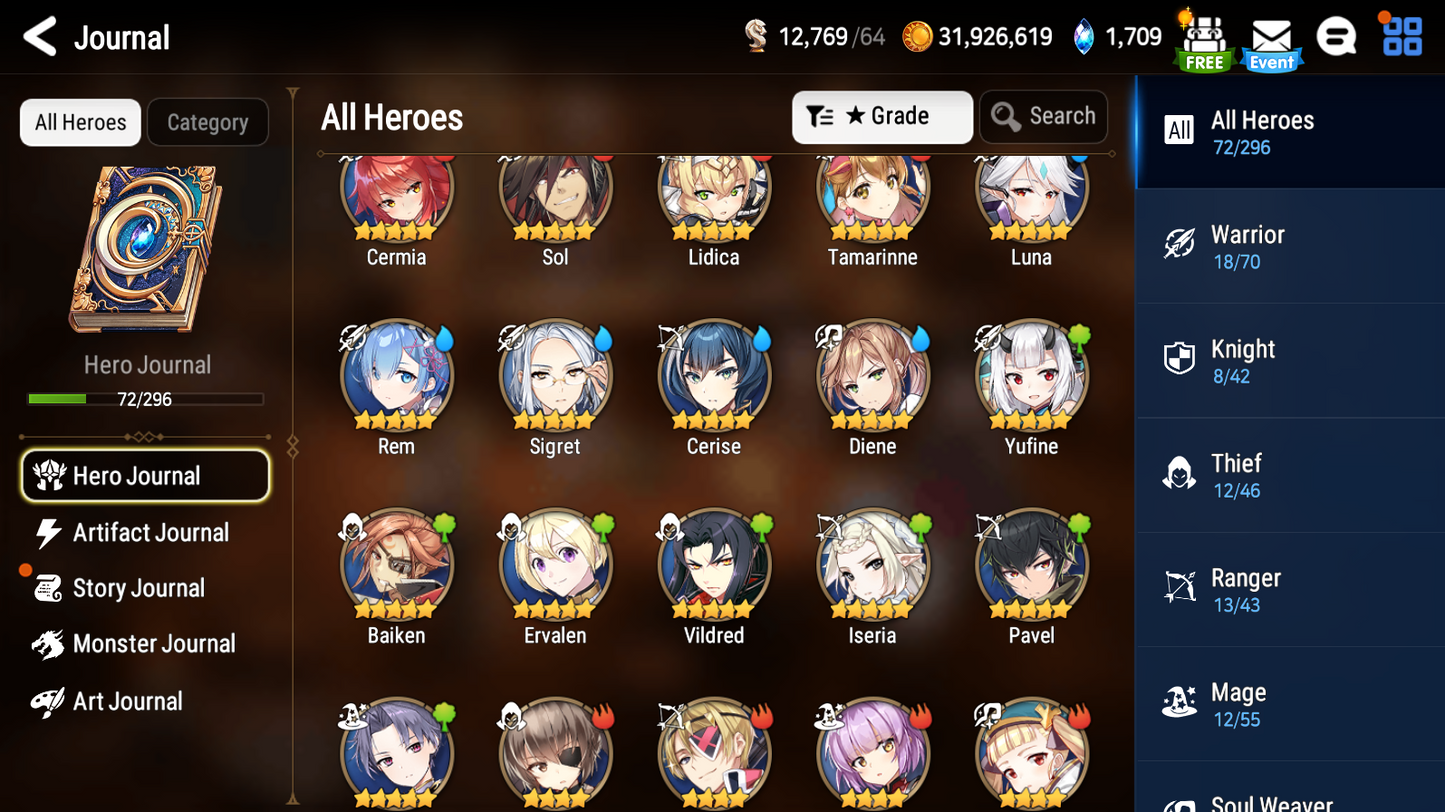Screen dimensions: 1445x812
Task: Select the Knight class filter
Action: 1290,360
